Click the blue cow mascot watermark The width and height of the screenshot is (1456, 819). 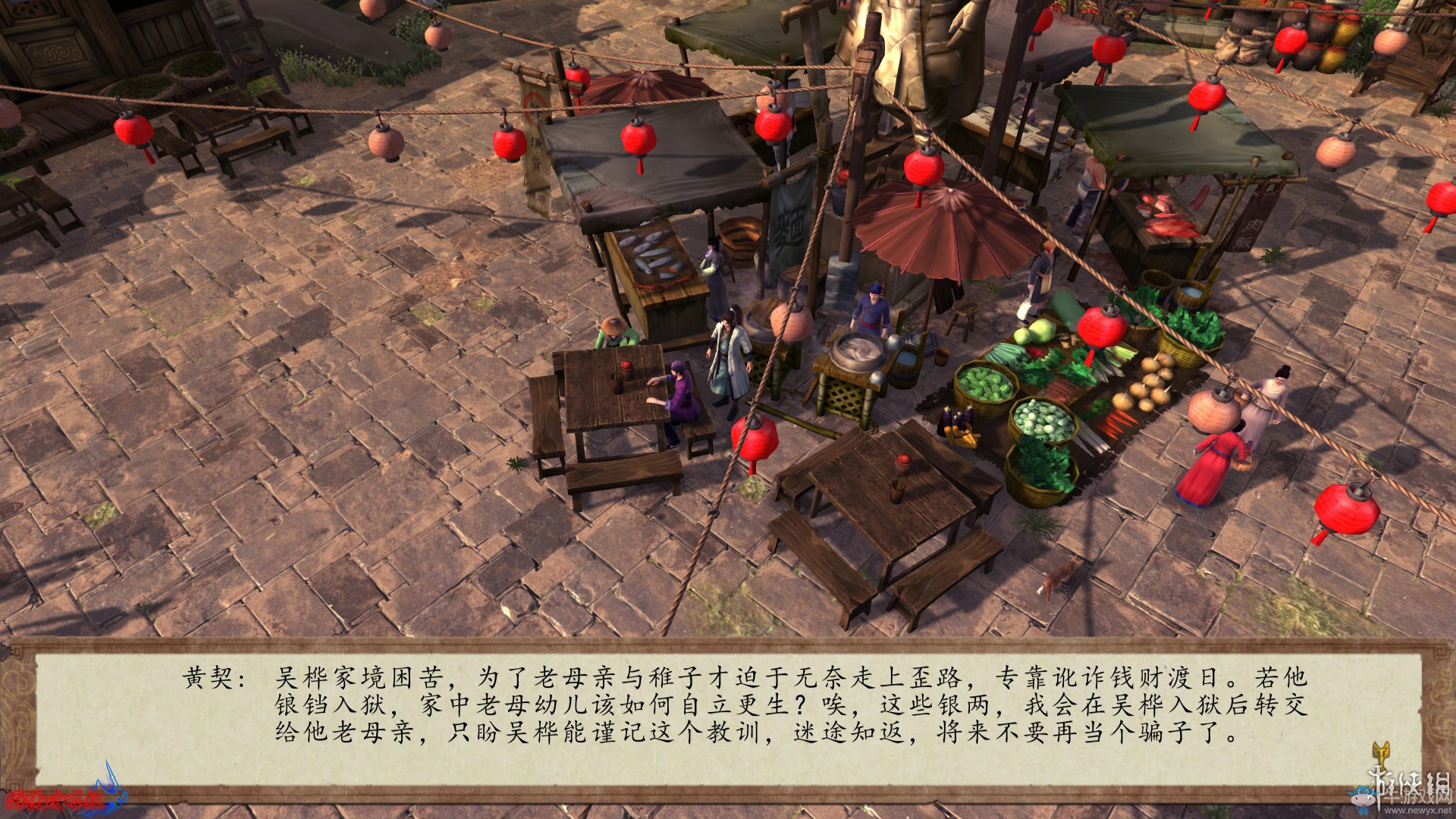[1363, 796]
